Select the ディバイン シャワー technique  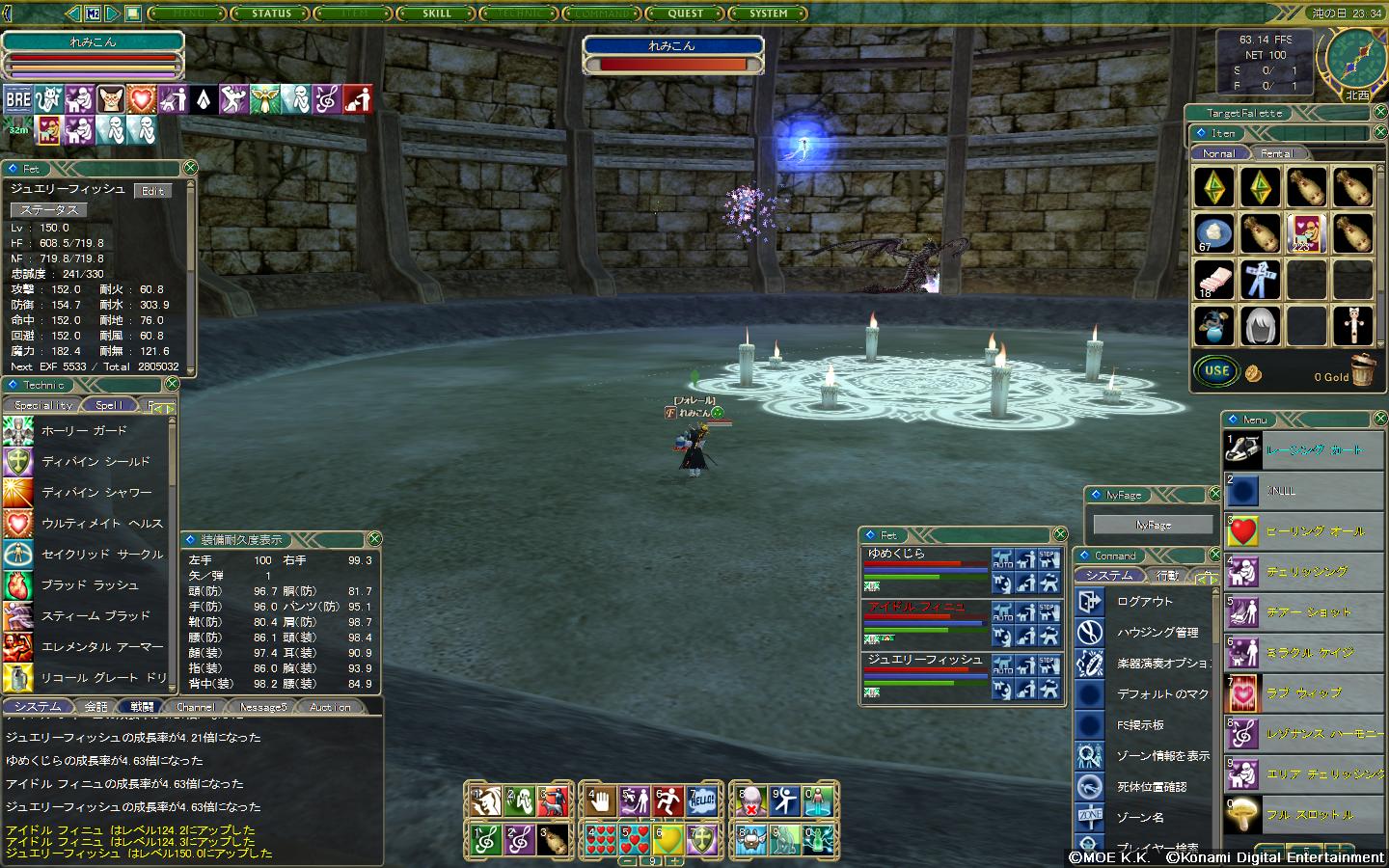pos(96,493)
